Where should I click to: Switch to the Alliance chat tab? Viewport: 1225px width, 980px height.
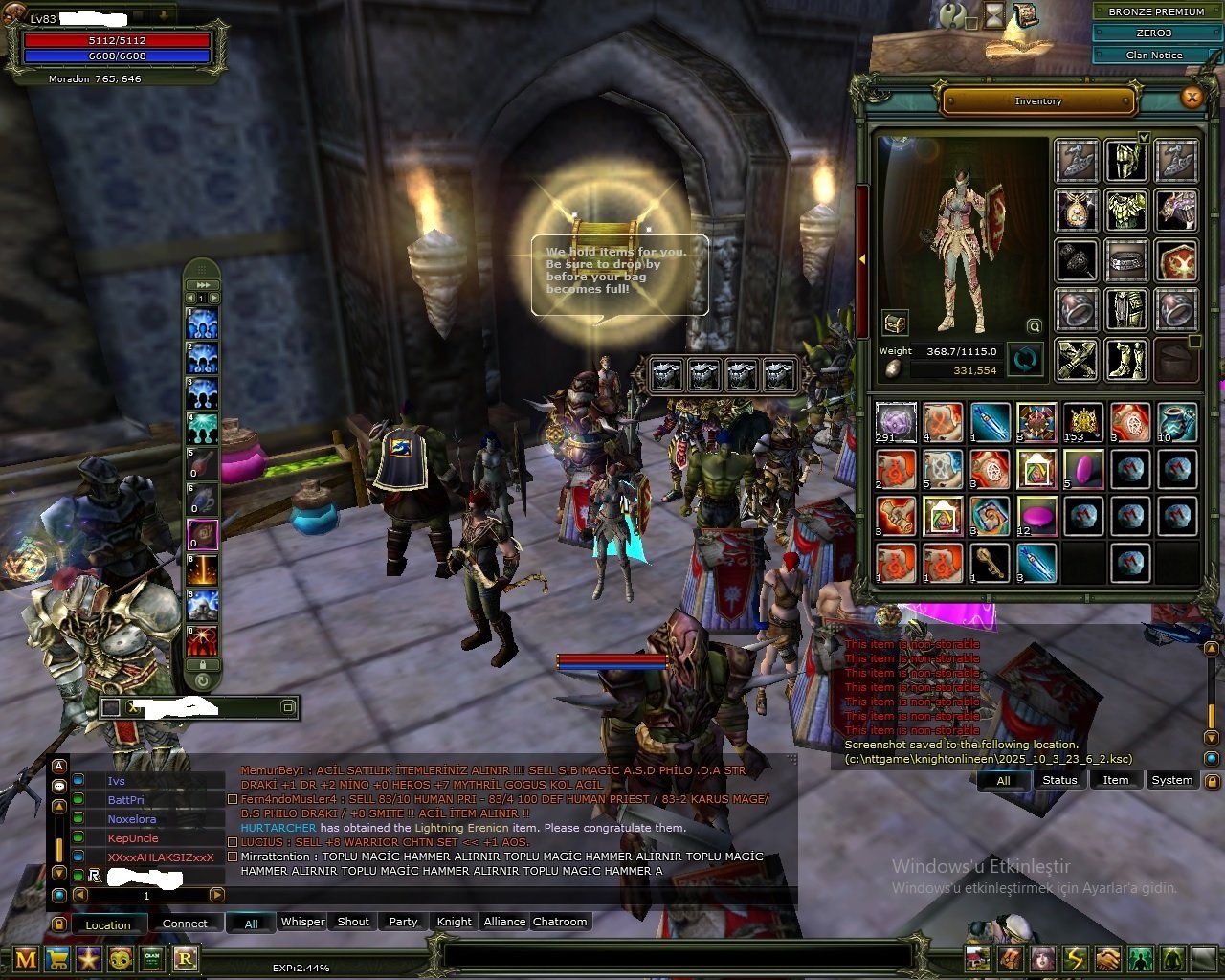point(504,922)
